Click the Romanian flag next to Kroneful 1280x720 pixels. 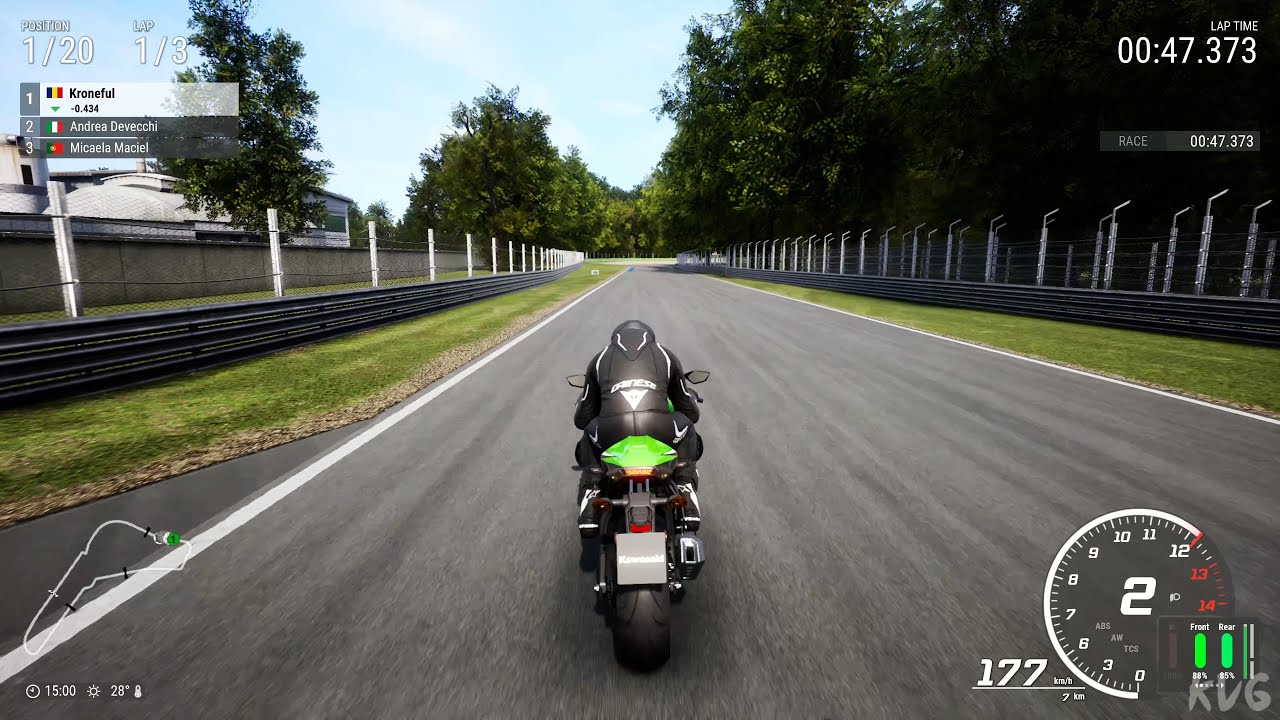point(54,92)
